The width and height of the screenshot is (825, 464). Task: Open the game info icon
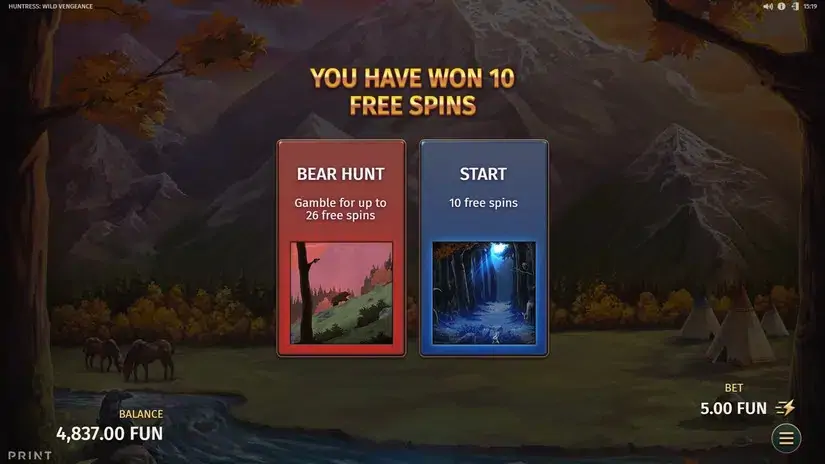[781, 6]
